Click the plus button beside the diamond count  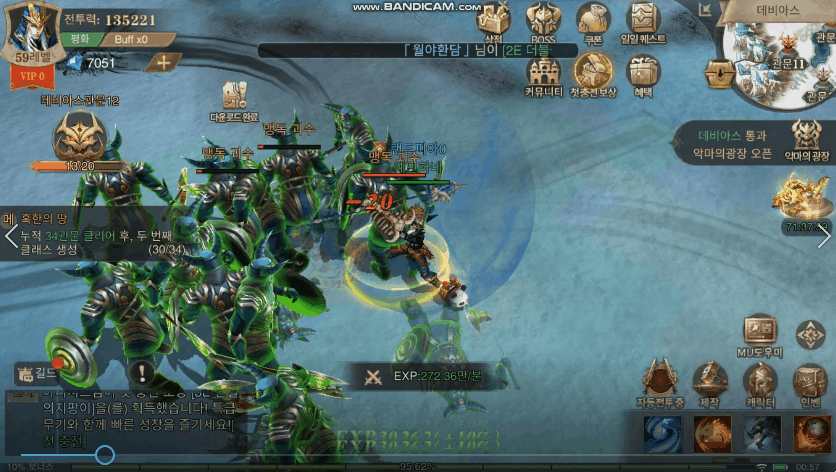pos(163,62)
